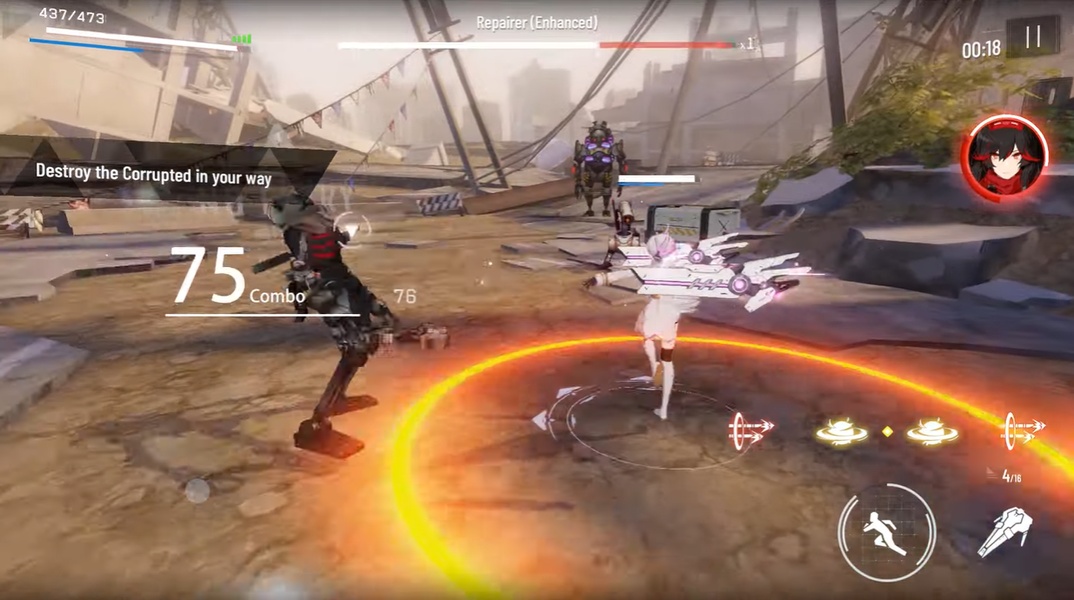The width and height of the screenshot is (1074, 600).
Task: Pause the battle
Action: click(x=1033, y=38)
